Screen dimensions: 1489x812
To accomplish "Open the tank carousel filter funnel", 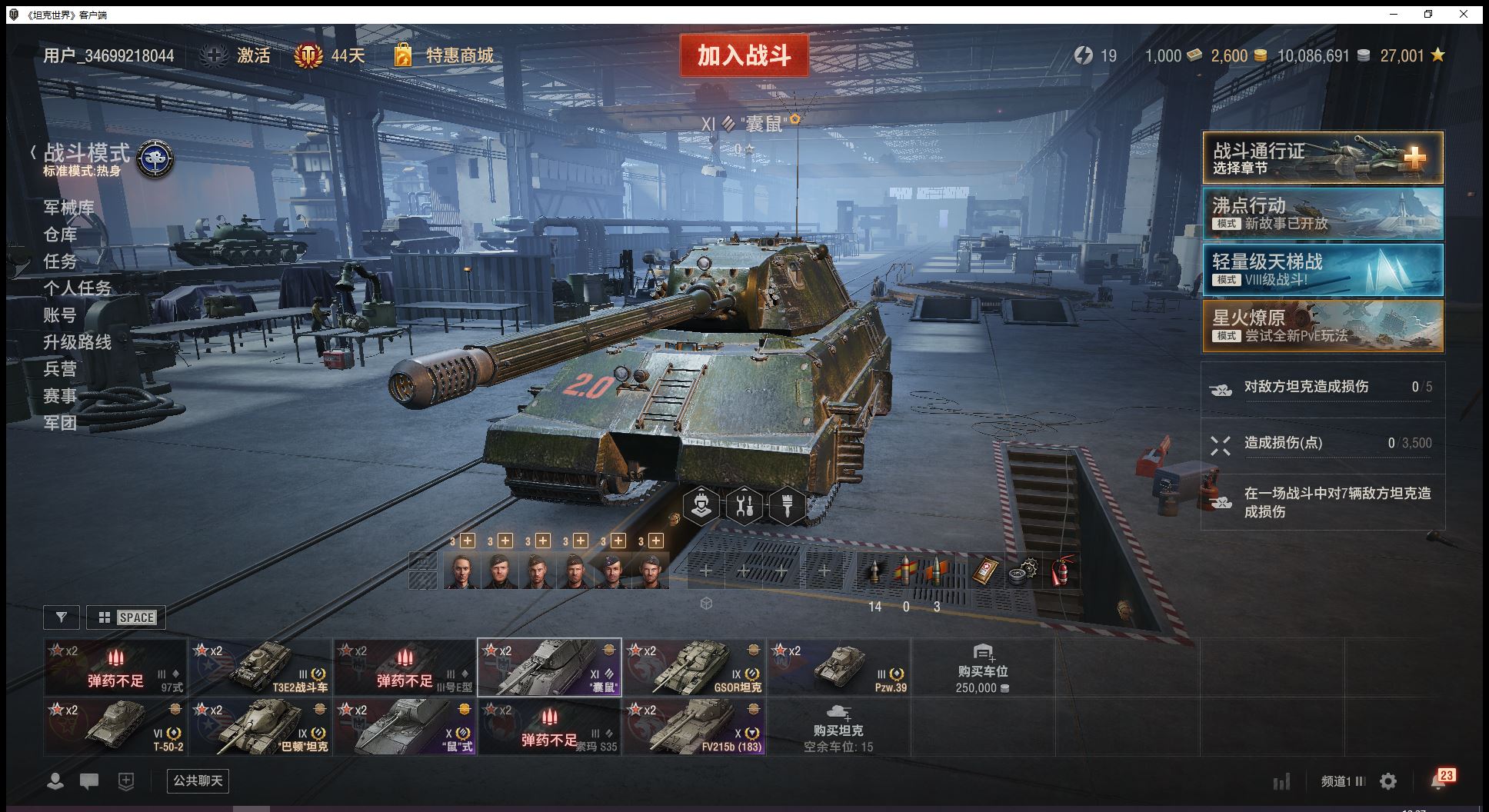I will tap(62, 617).
